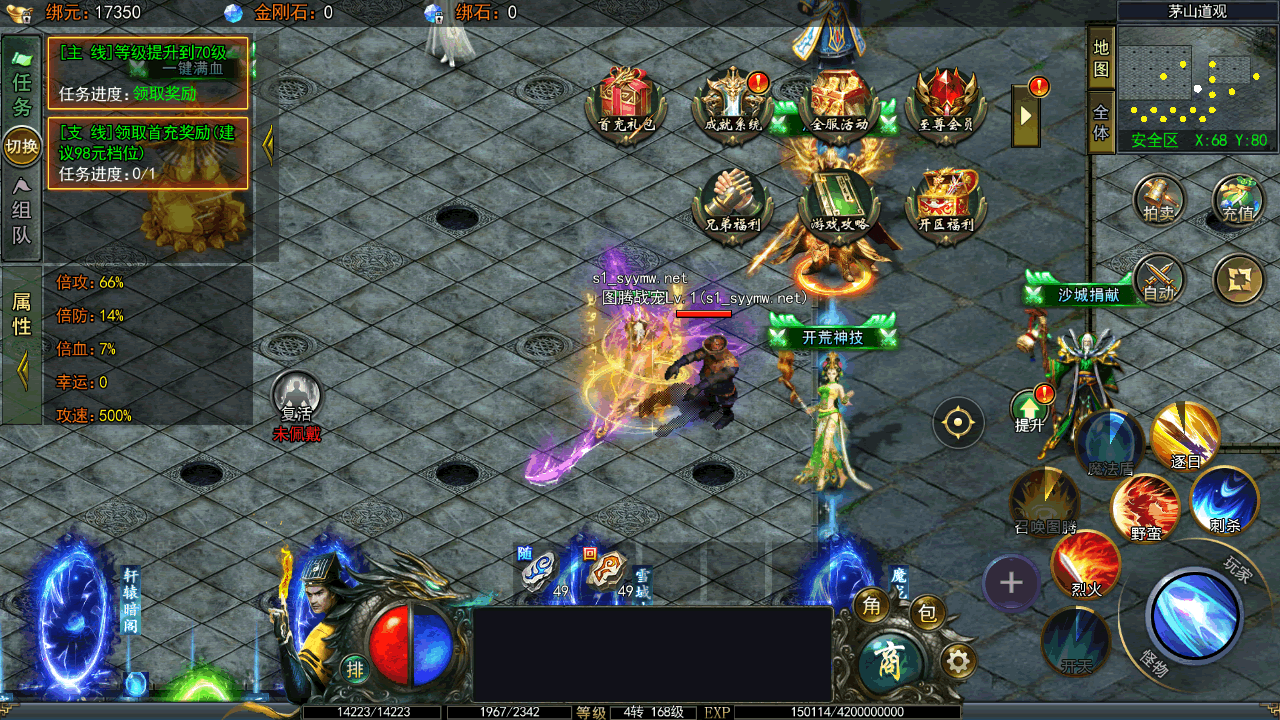Open the 成就系统 achievement system
Viewport: 1280px width, 720px height.
[x=733, y=100]
